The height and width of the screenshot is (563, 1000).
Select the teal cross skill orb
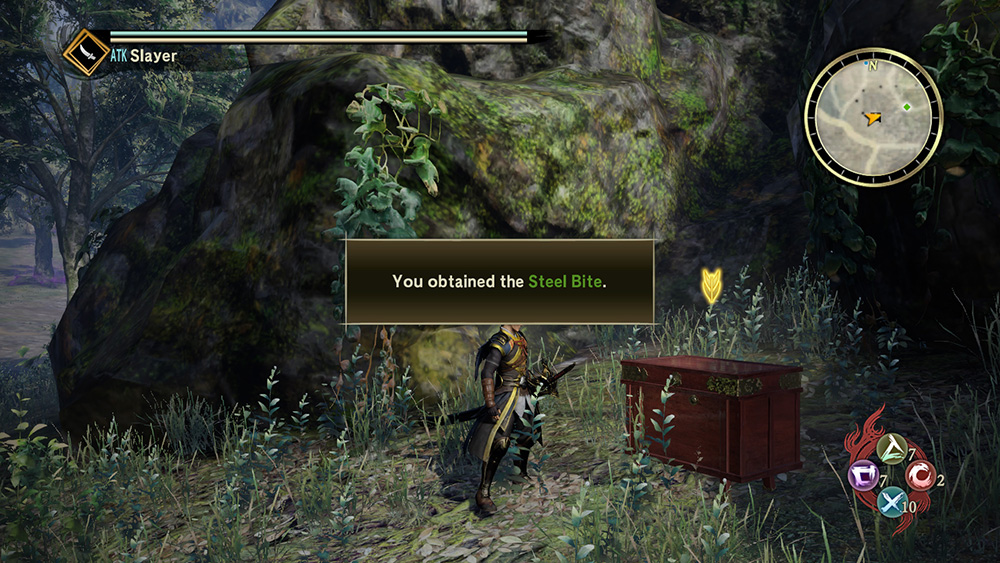892,501
